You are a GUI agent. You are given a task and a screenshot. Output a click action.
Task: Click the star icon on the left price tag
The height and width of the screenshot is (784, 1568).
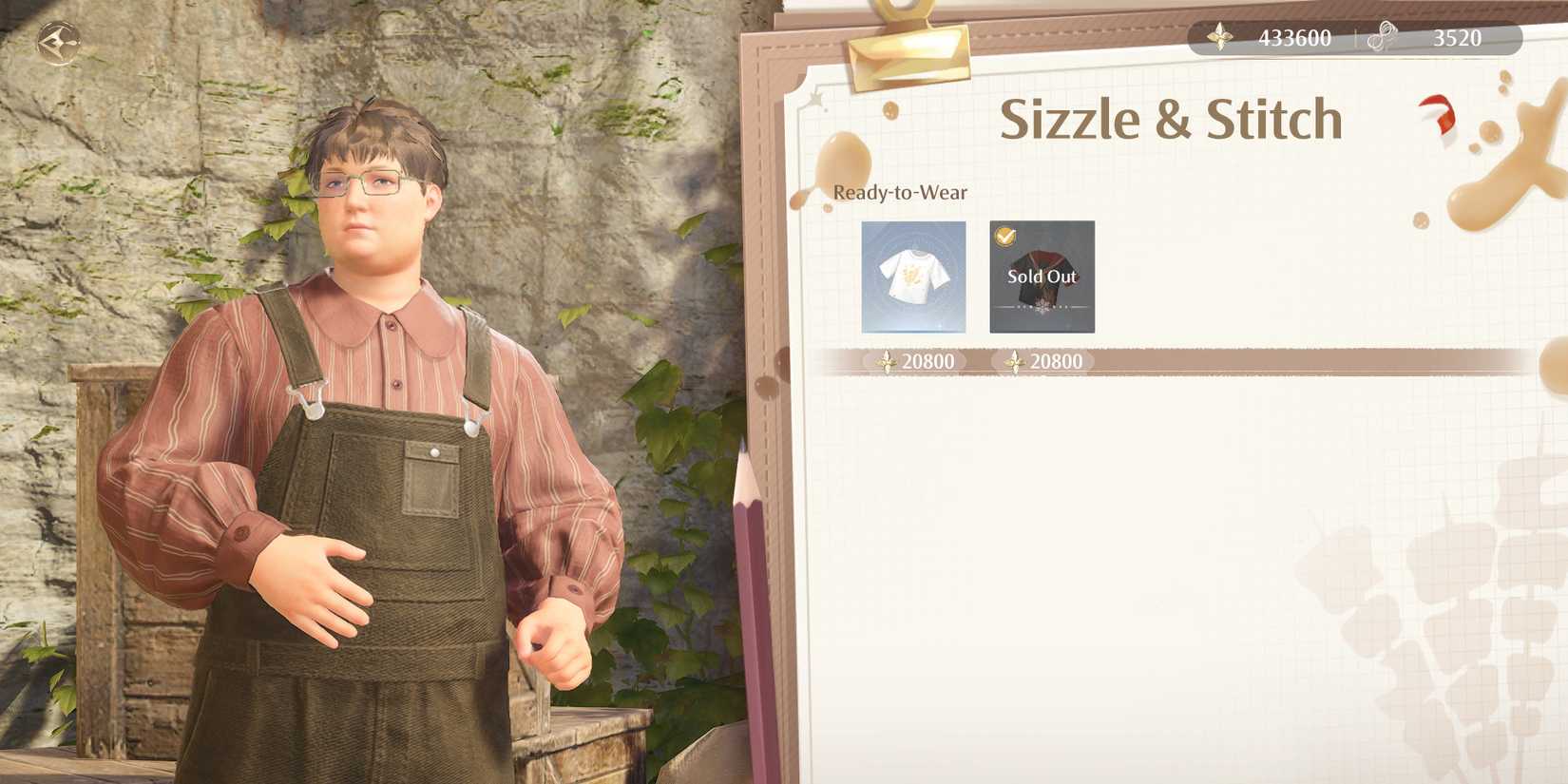(x=888, y=361)
